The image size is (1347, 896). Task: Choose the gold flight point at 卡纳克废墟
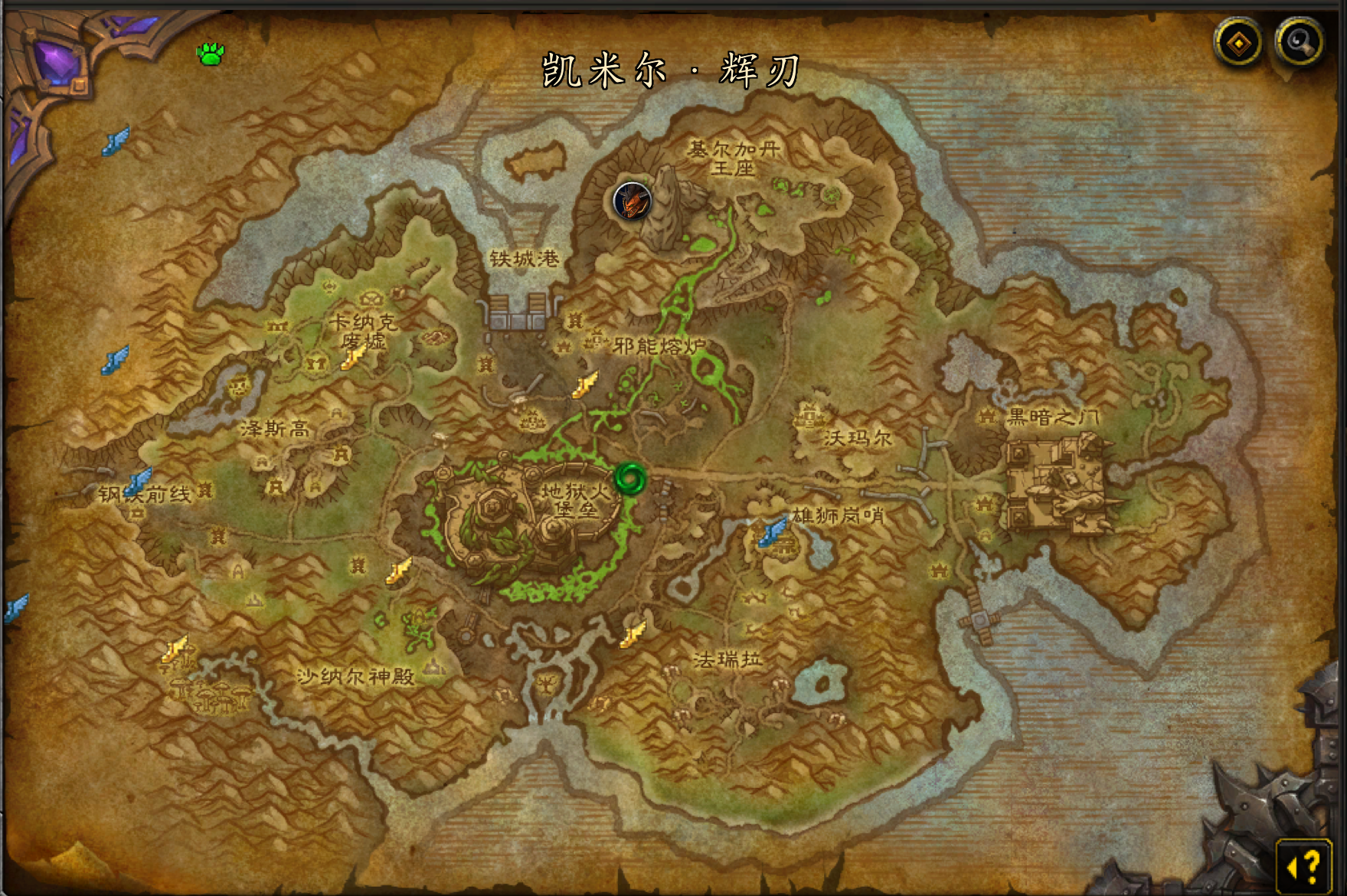coord(354,357)
